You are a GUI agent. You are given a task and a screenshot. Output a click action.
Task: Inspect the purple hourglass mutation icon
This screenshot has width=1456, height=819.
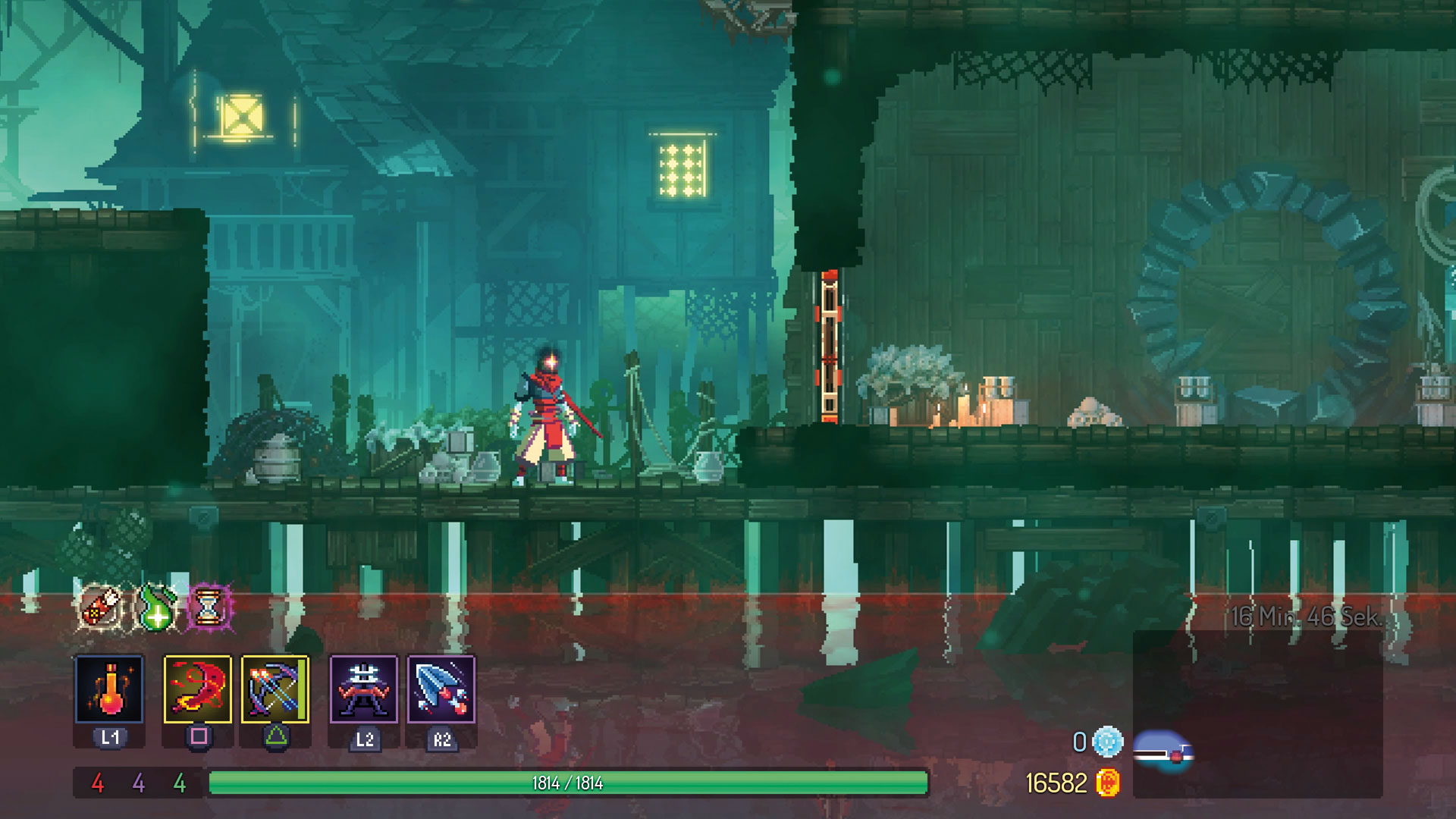(209, 607)
